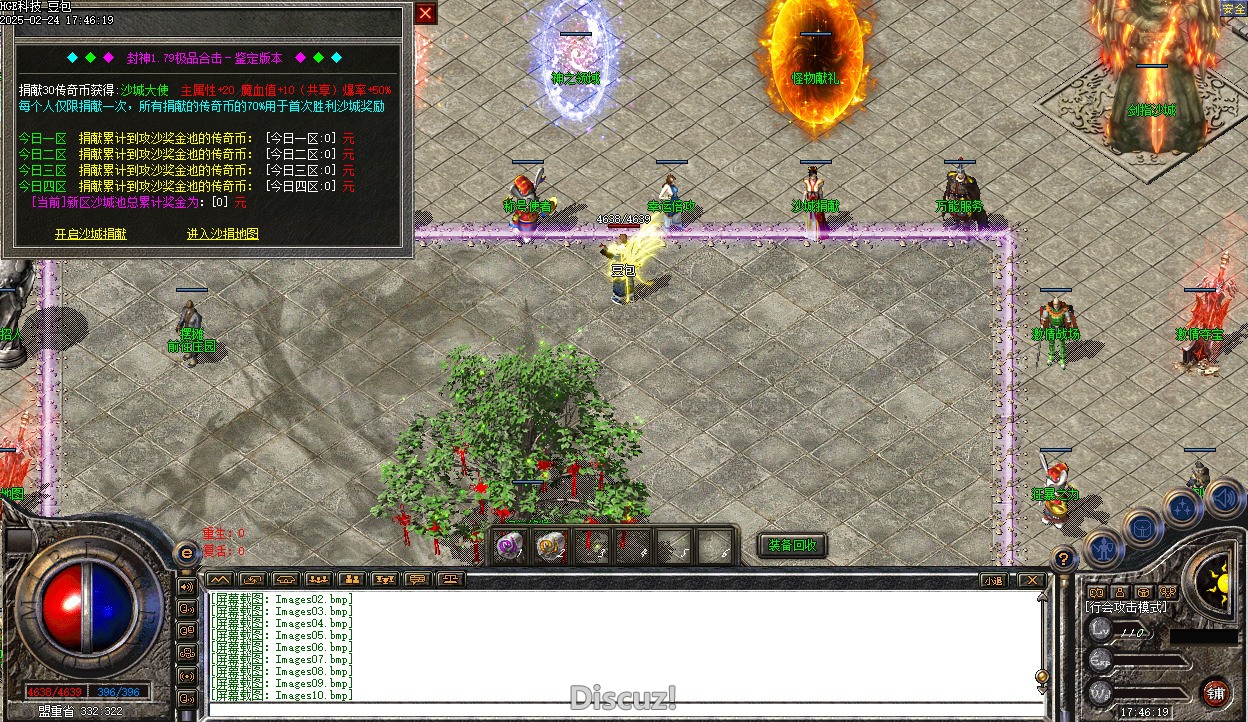Click the 开启沙城捐献 link

tap(90, 234)
